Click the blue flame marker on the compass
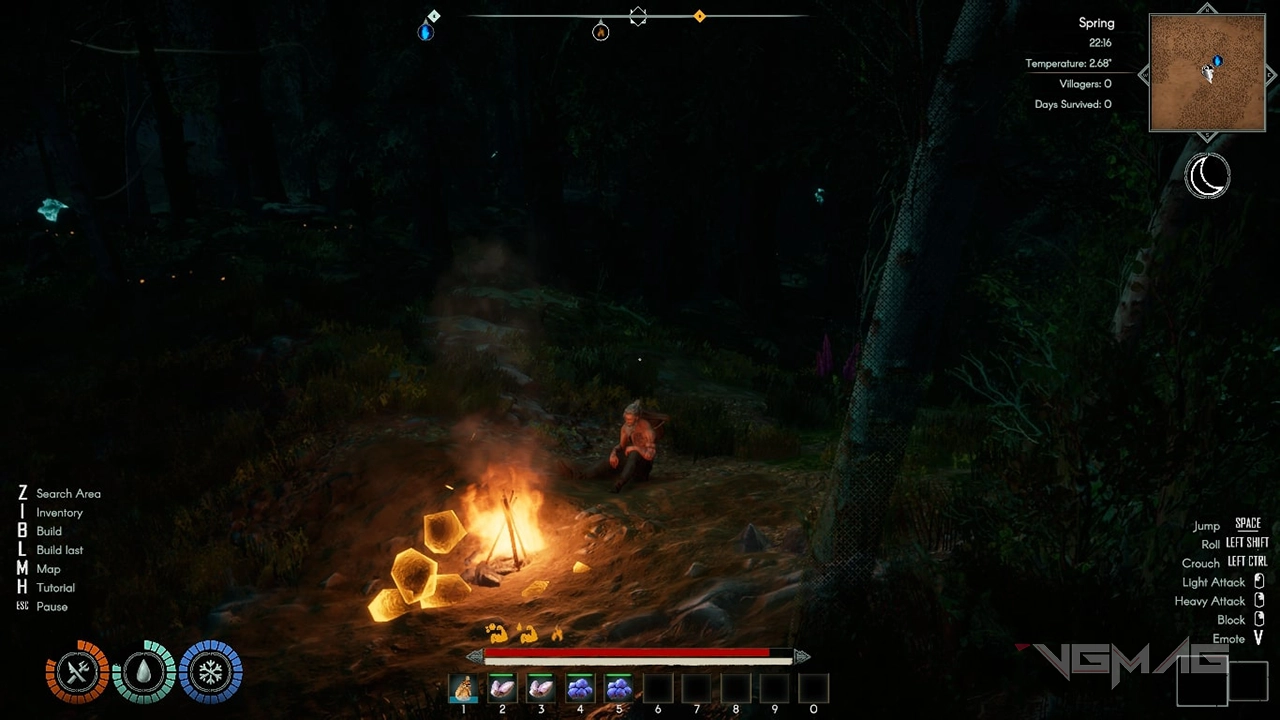This screenshot has width=1280, height=720. [426, 32]
